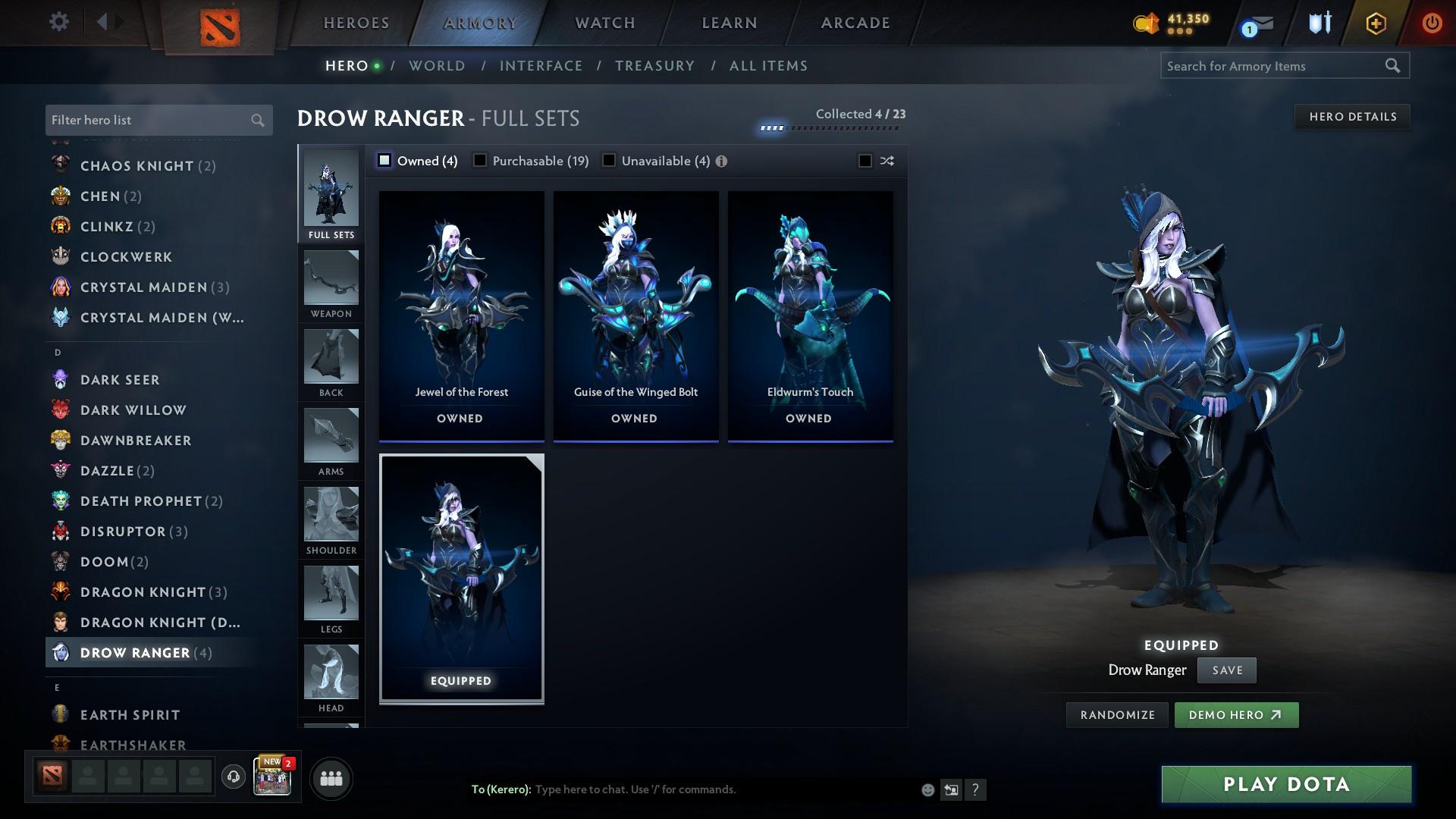Select the Legs equipment slot
Screen dimensions: 1456x819
tap(331, 594)
